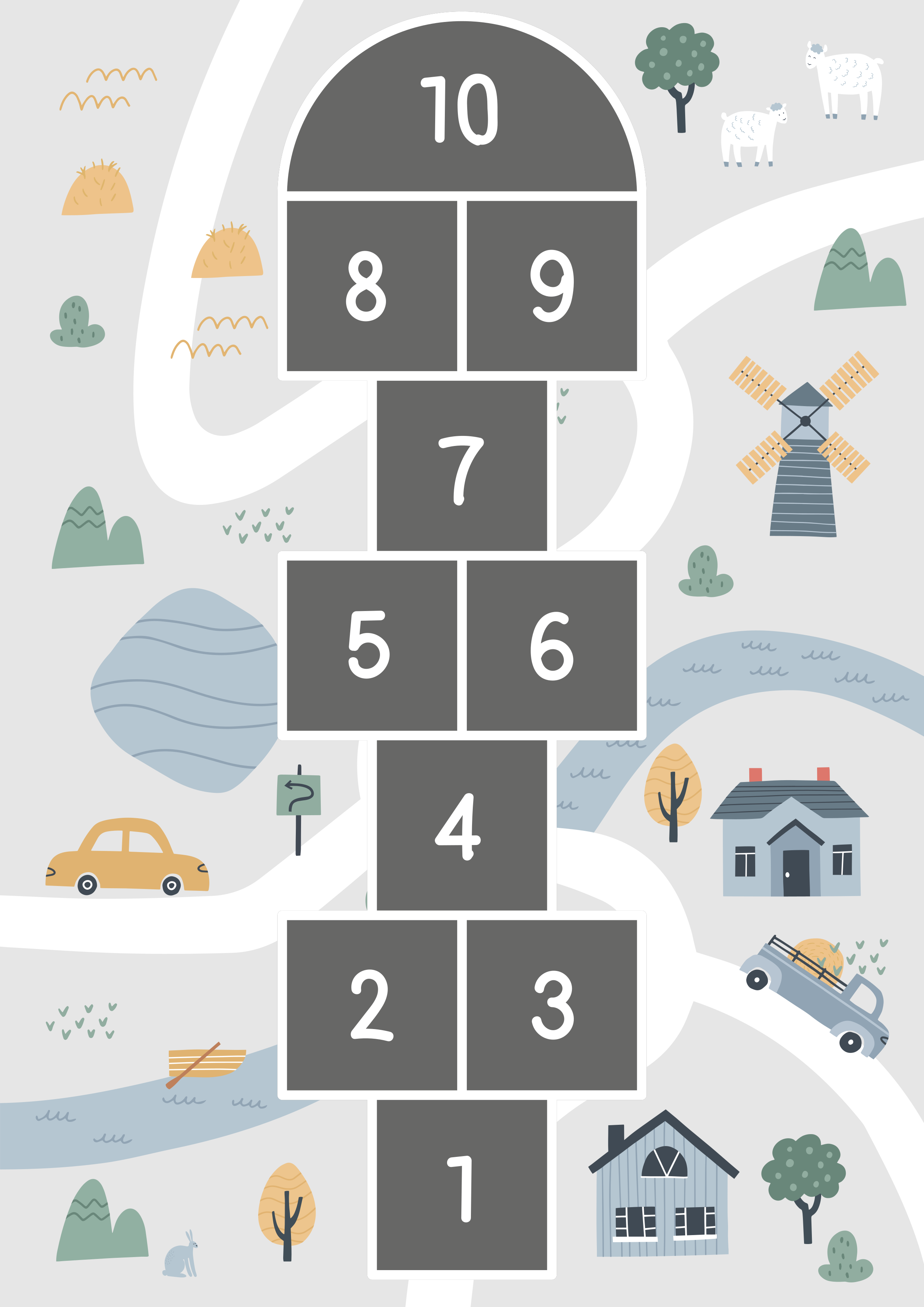
Task: Pick the number 5 hopscotch tile
Action: (372, 645)
